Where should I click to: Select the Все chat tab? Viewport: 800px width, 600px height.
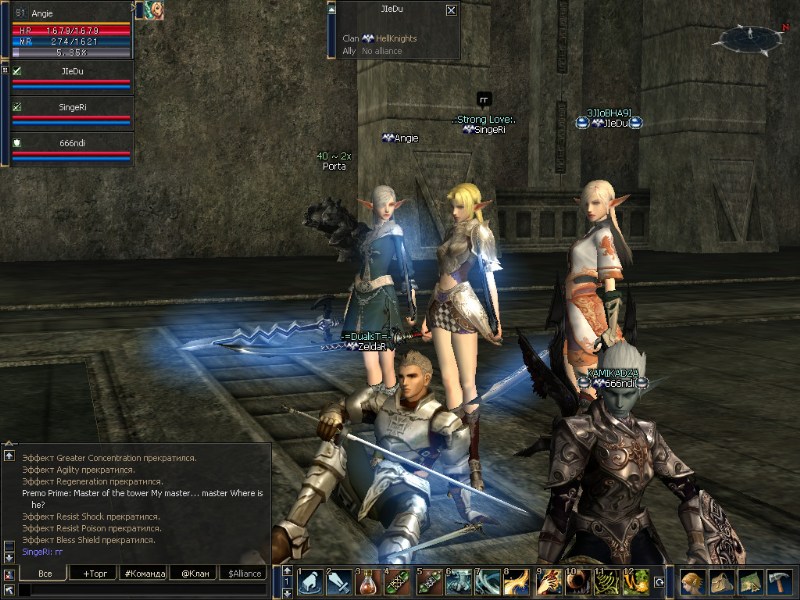(x=44, y=573)
